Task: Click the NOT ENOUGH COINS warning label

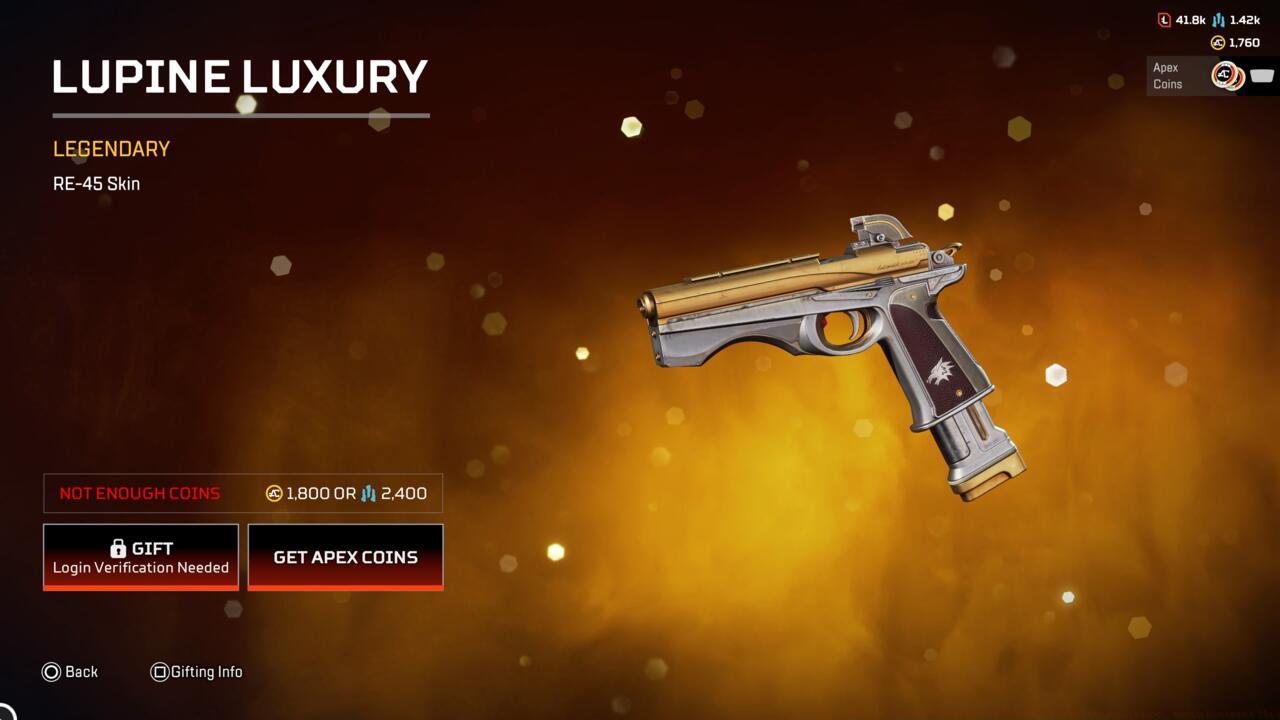Action: (139, 493)
